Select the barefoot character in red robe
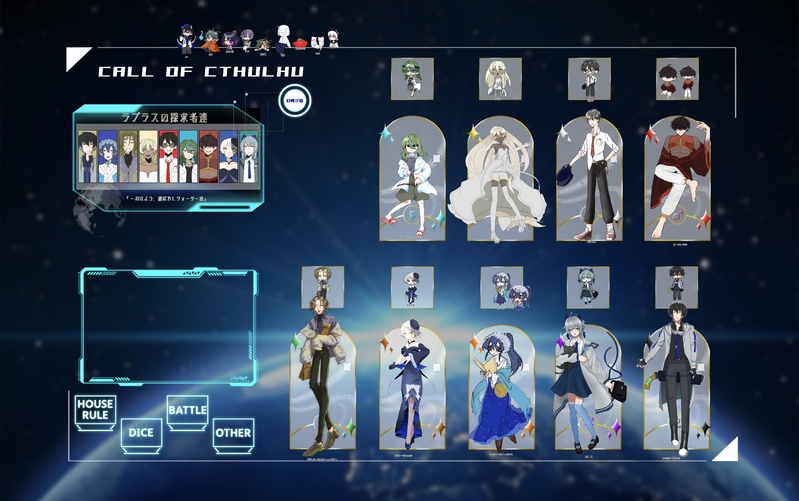Image resolution: width=799 pixels, height=501 pixels. (x=677, y=178)
